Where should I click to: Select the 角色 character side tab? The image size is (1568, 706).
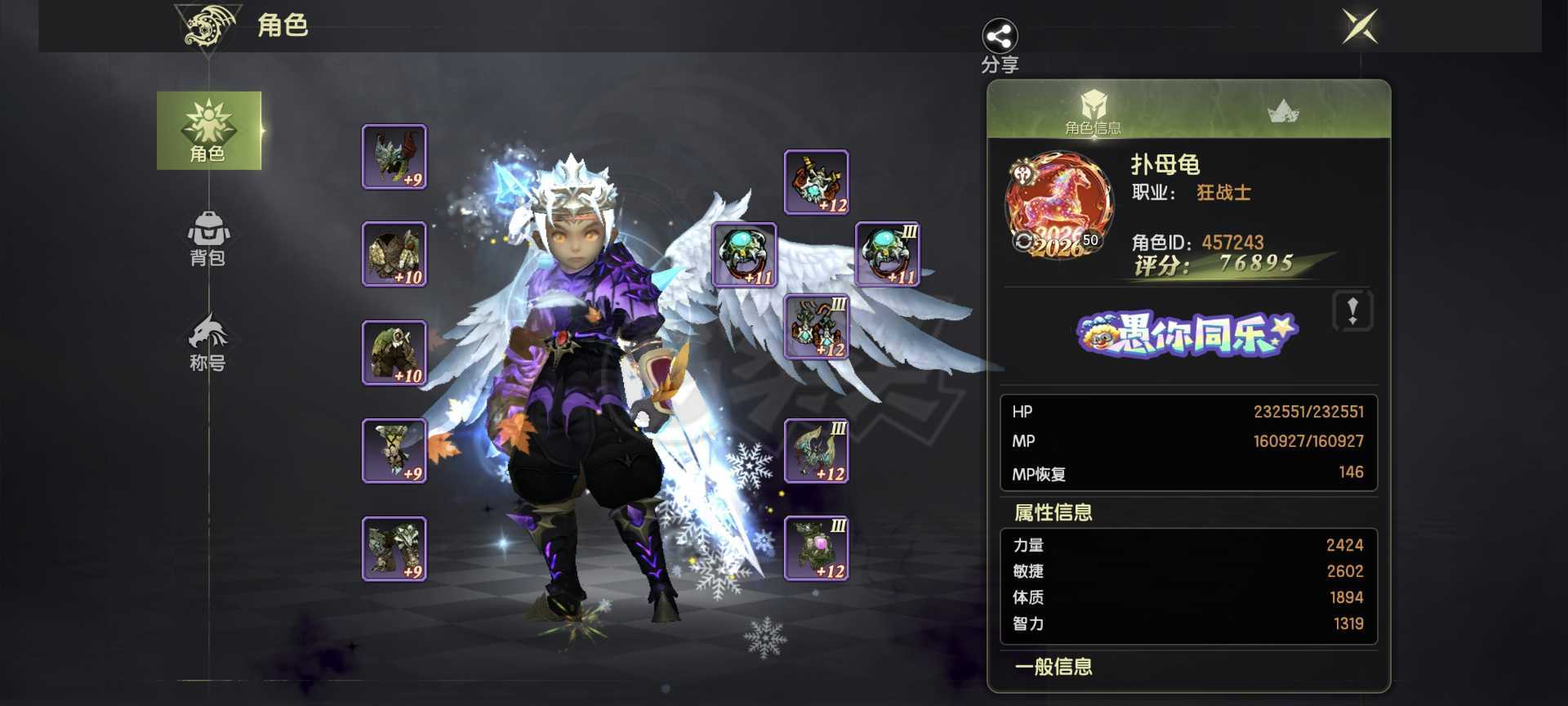209,131
